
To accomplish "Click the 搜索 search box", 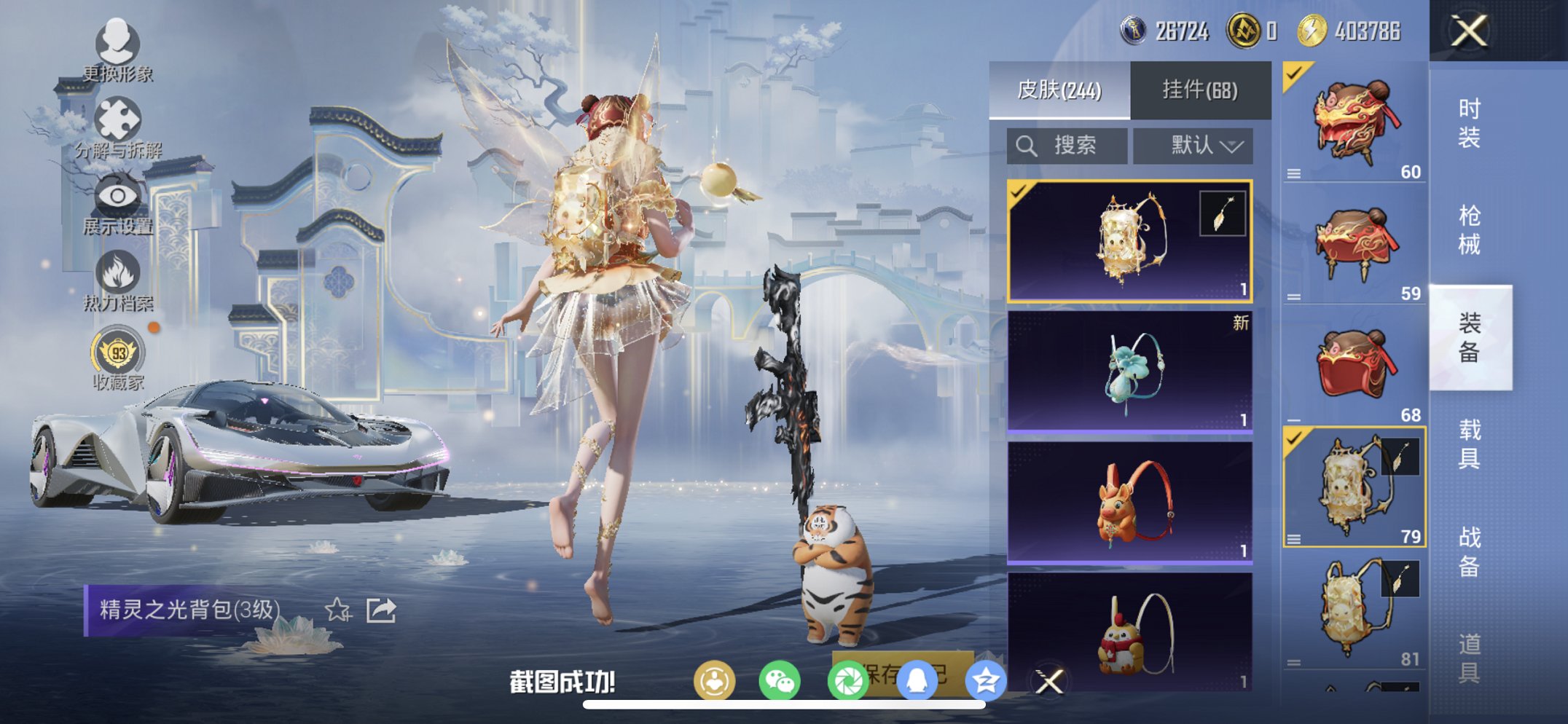I will (1067, 146).
